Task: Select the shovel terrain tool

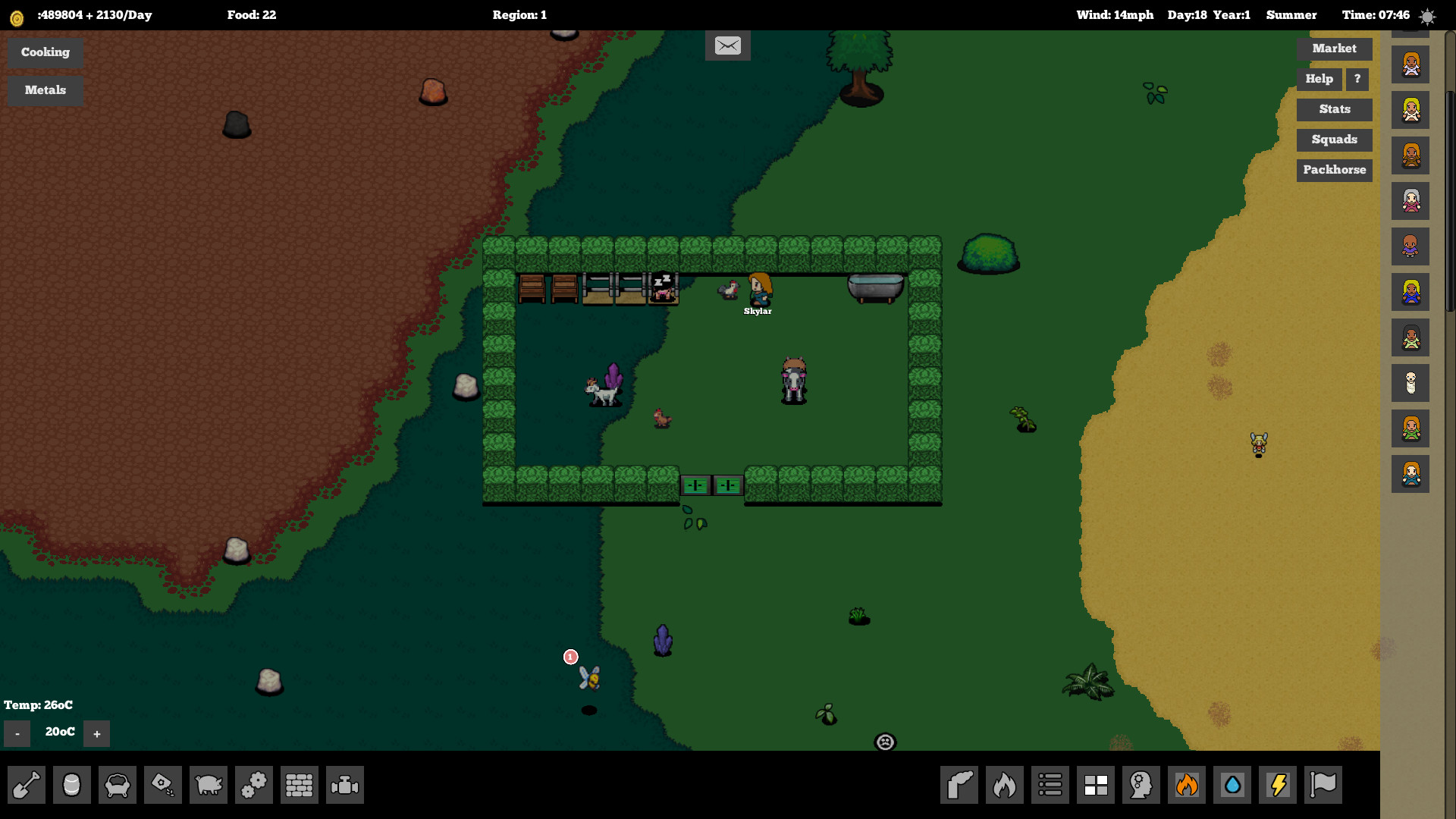Action: pyautogui.click(x=27, y=785)
